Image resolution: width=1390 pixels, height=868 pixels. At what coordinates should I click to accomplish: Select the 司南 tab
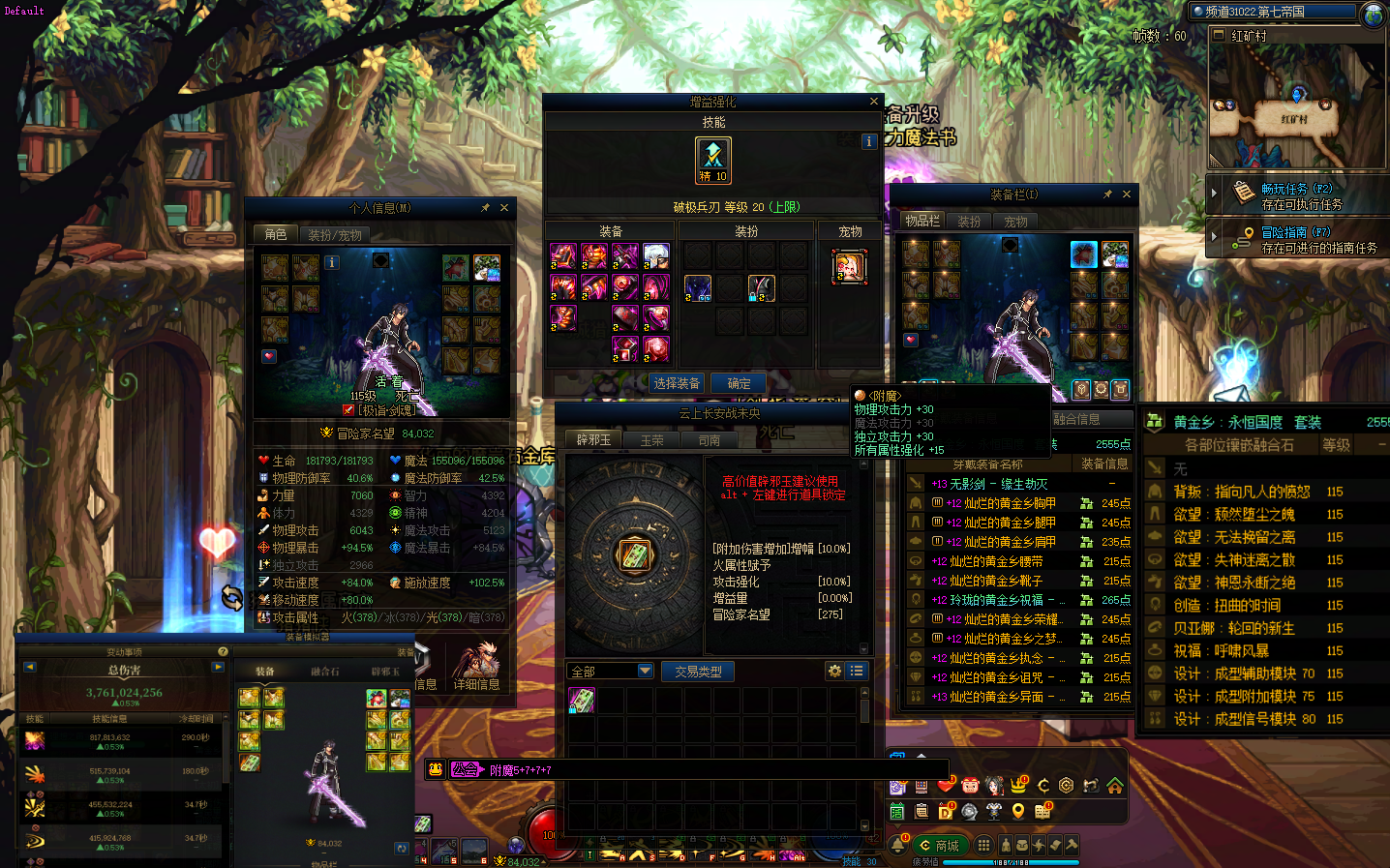(x=710, y=440)
